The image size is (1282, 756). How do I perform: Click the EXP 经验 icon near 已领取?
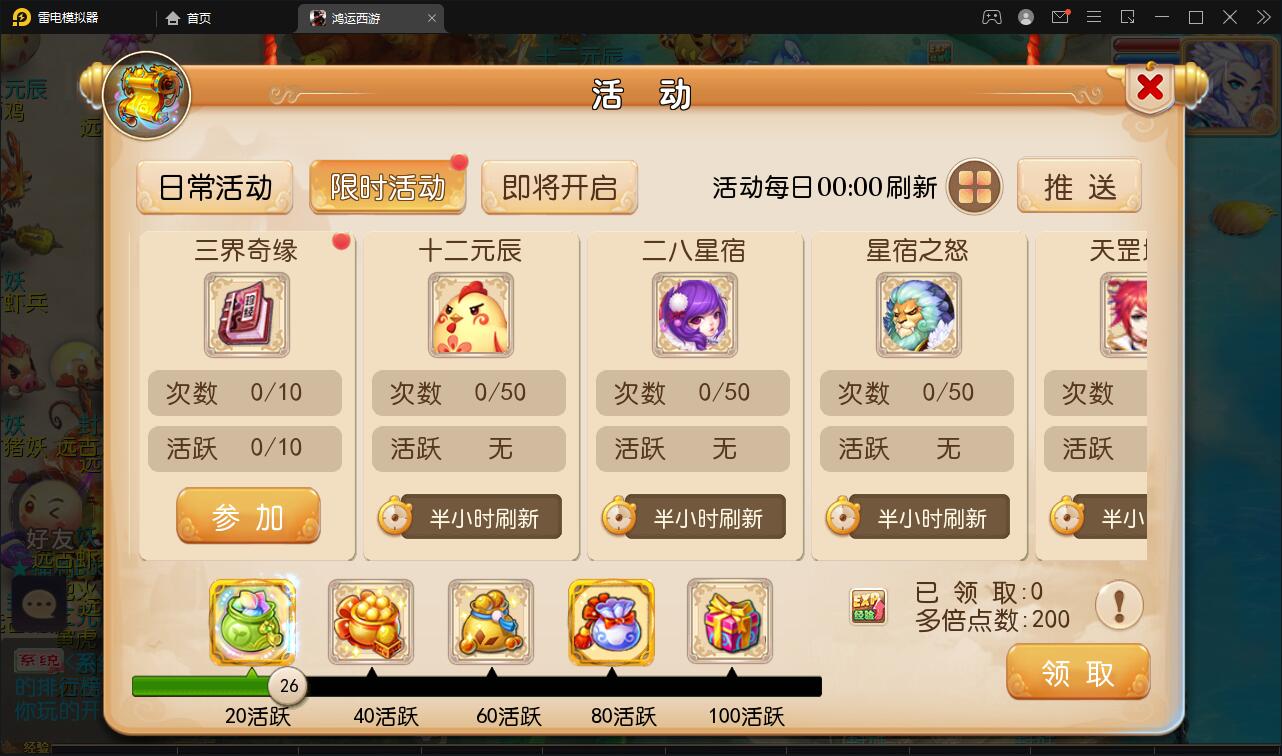(866, 606)
